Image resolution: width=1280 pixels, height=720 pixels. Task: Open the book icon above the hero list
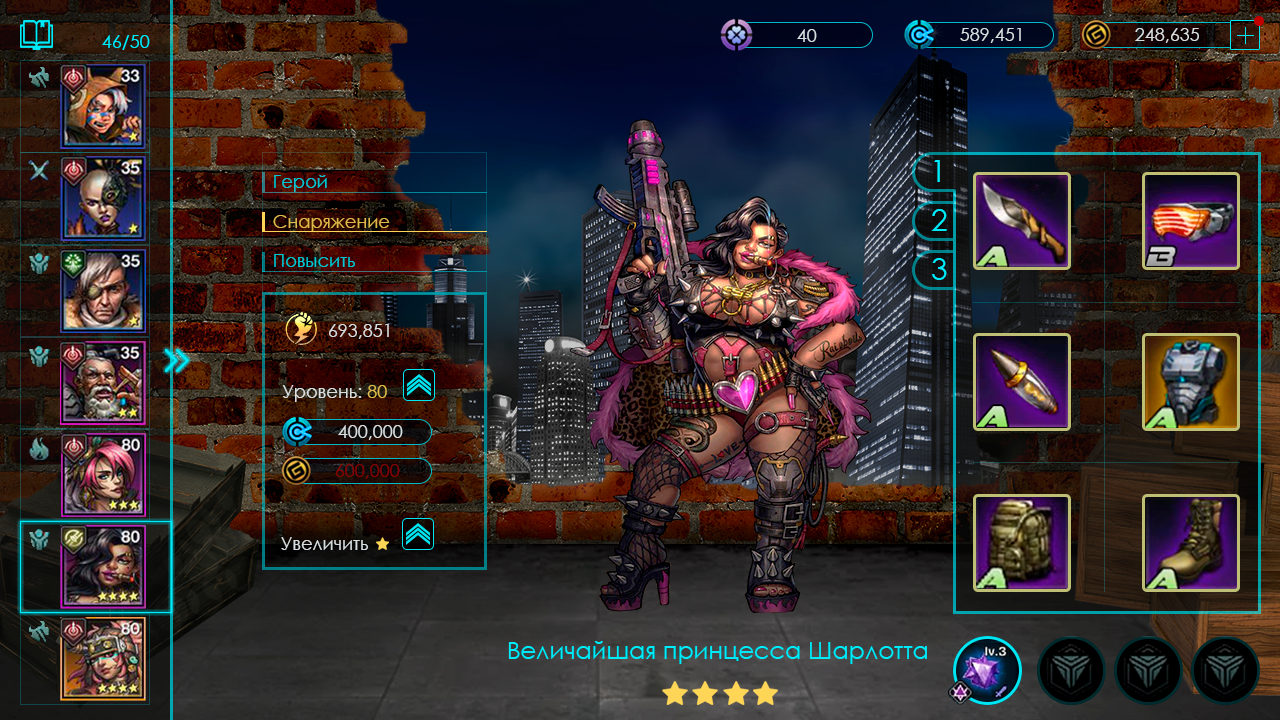(37, 36)
